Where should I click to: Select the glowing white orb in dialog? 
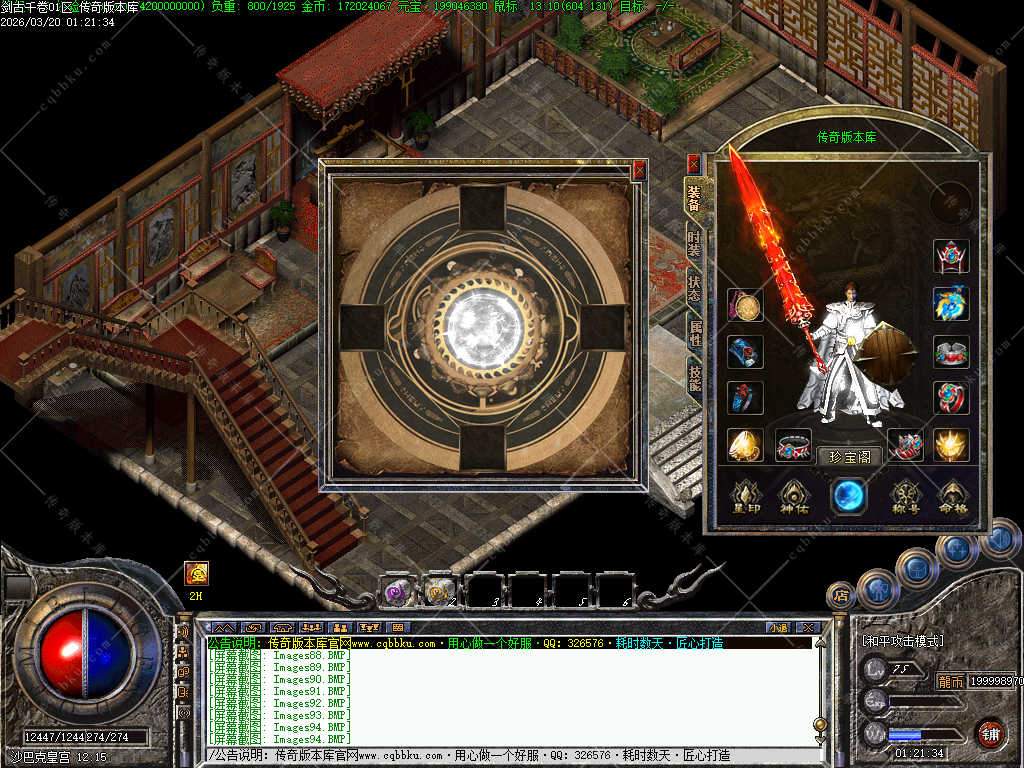[484, 322]
